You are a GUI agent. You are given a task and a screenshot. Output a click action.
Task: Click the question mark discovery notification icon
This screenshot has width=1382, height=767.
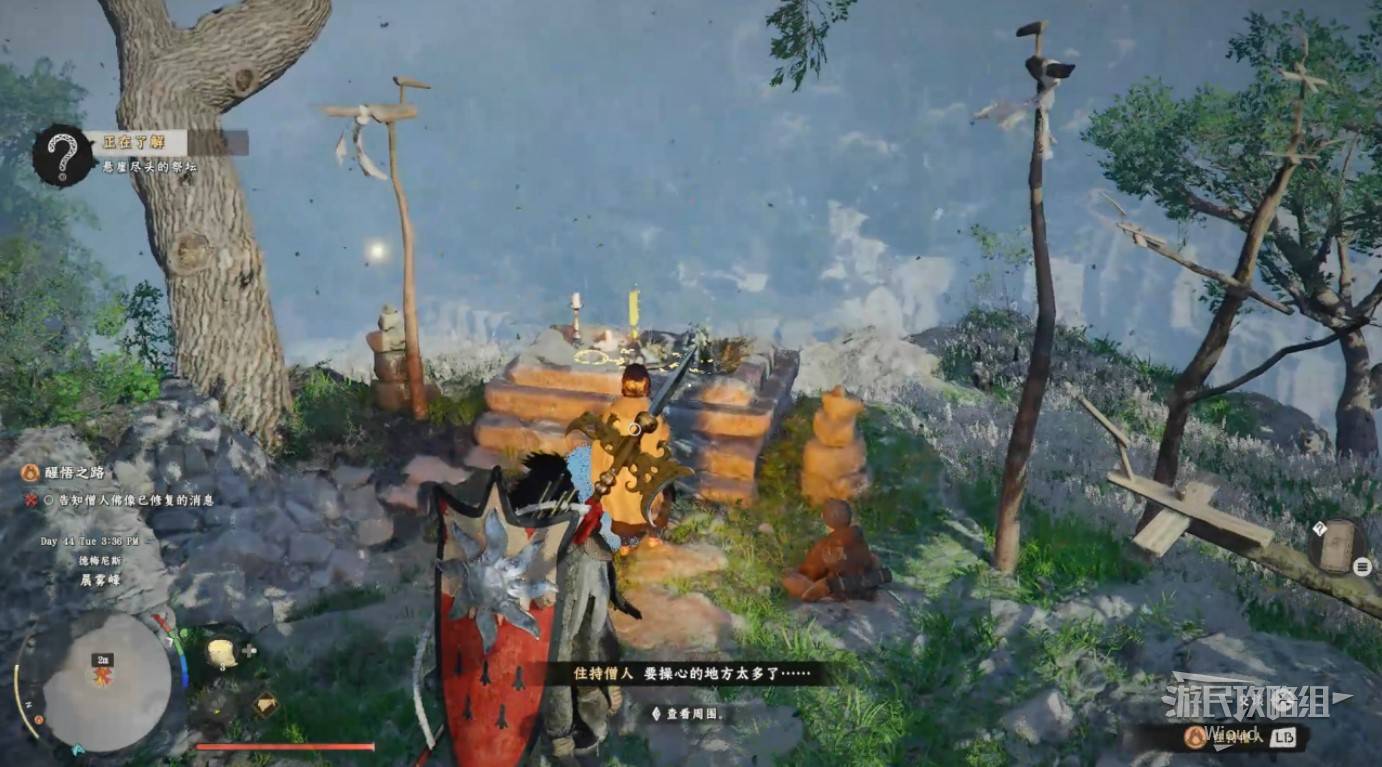[62, 155]
